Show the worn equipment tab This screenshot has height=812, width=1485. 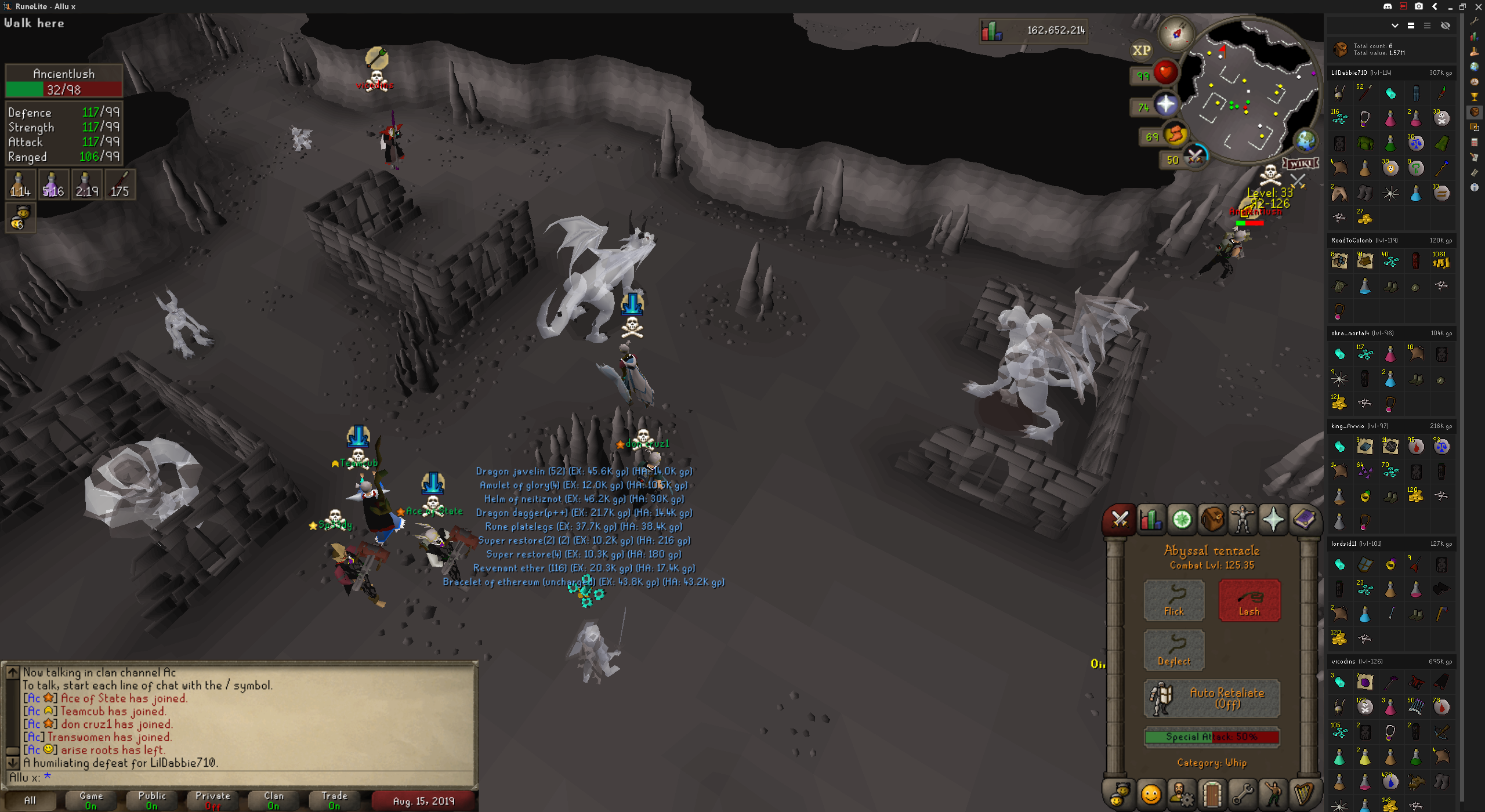(1243, 519)
